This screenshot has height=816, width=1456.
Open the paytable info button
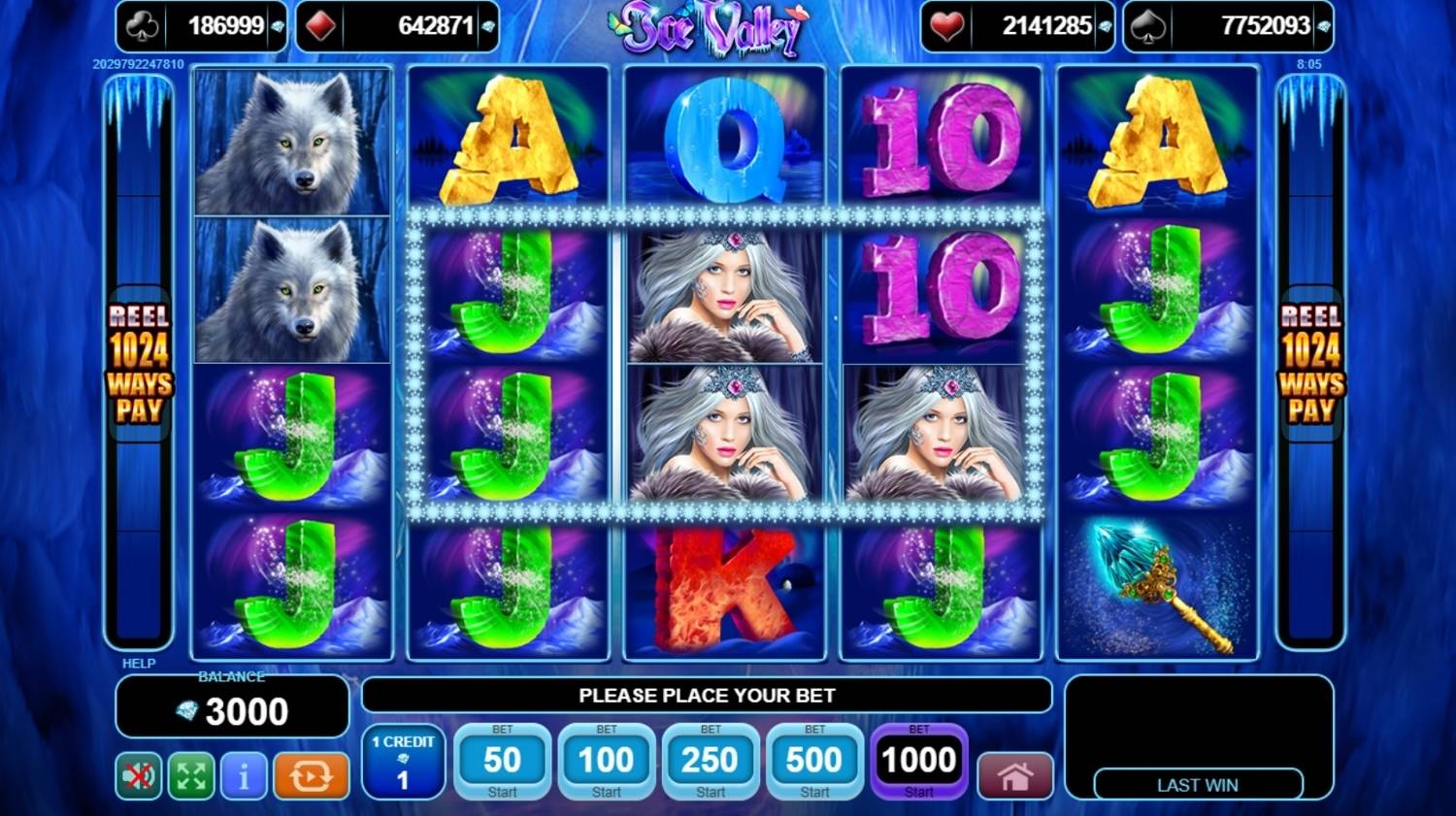coord(244,776)
